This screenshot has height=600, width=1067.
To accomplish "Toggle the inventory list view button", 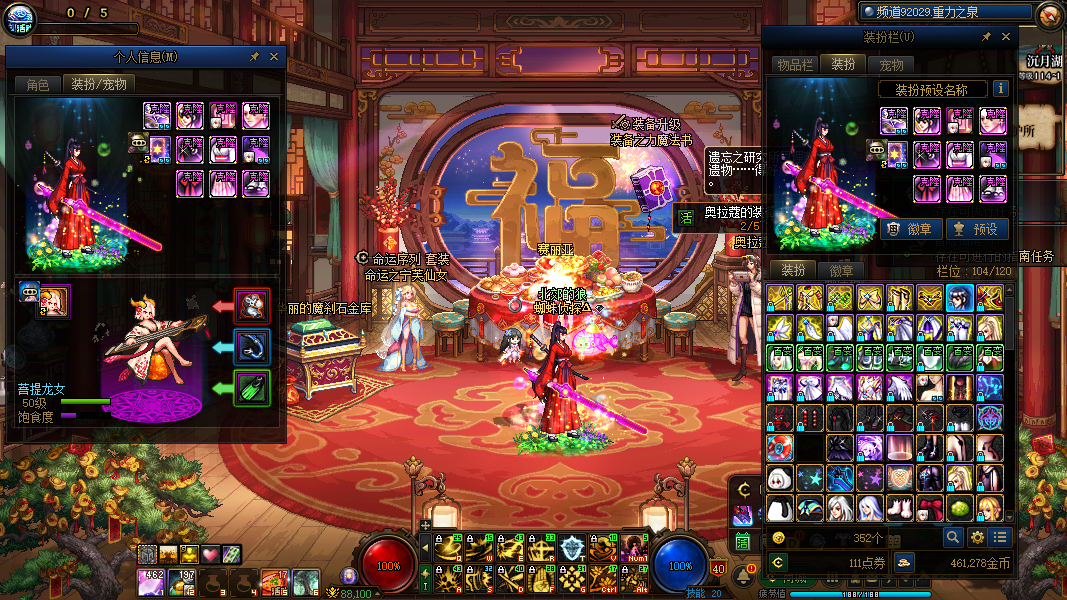I will coord(1000,538).
